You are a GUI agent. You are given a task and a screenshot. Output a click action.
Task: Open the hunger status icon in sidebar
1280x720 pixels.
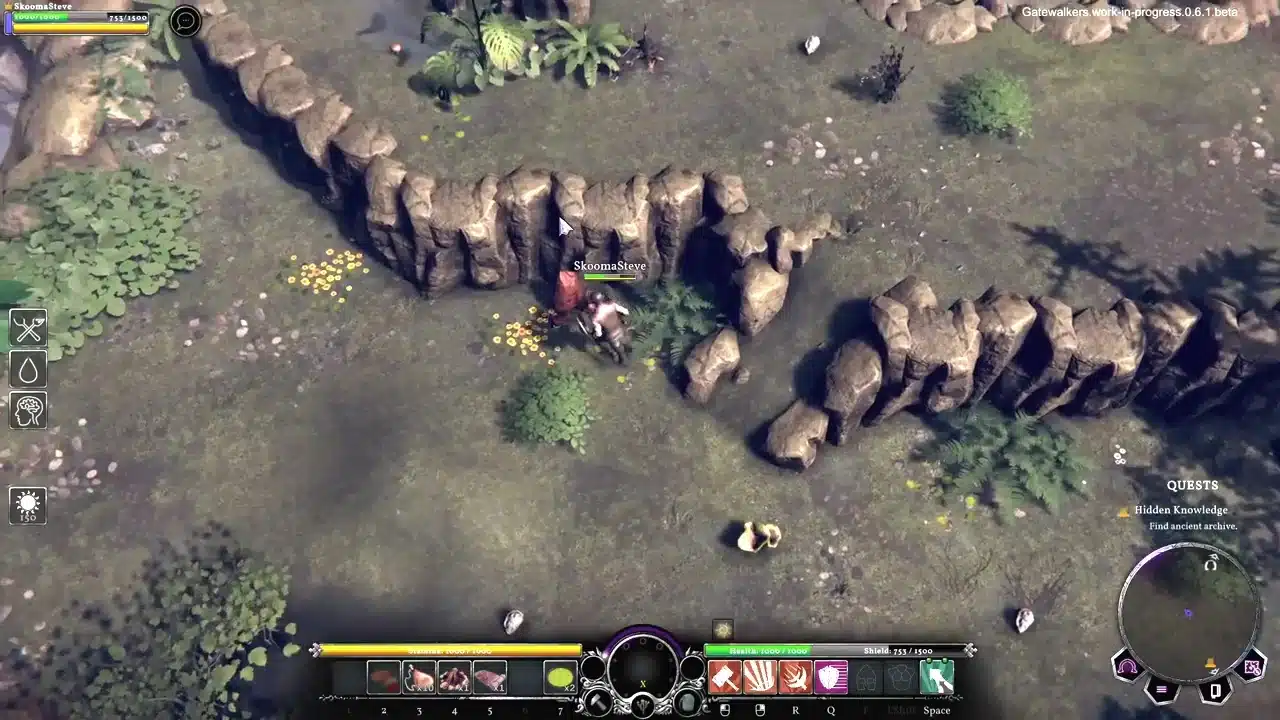point(27,327)
